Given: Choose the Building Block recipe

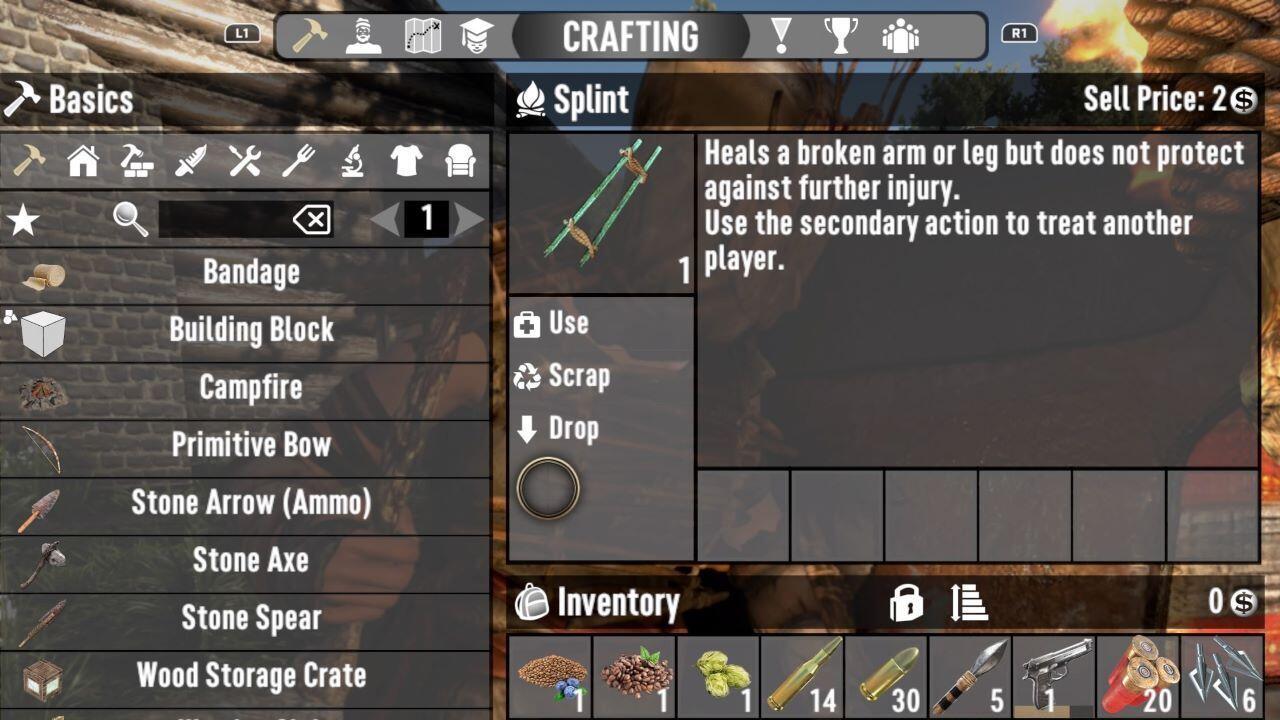Looking at the screenshot, I should click(250, 330).
